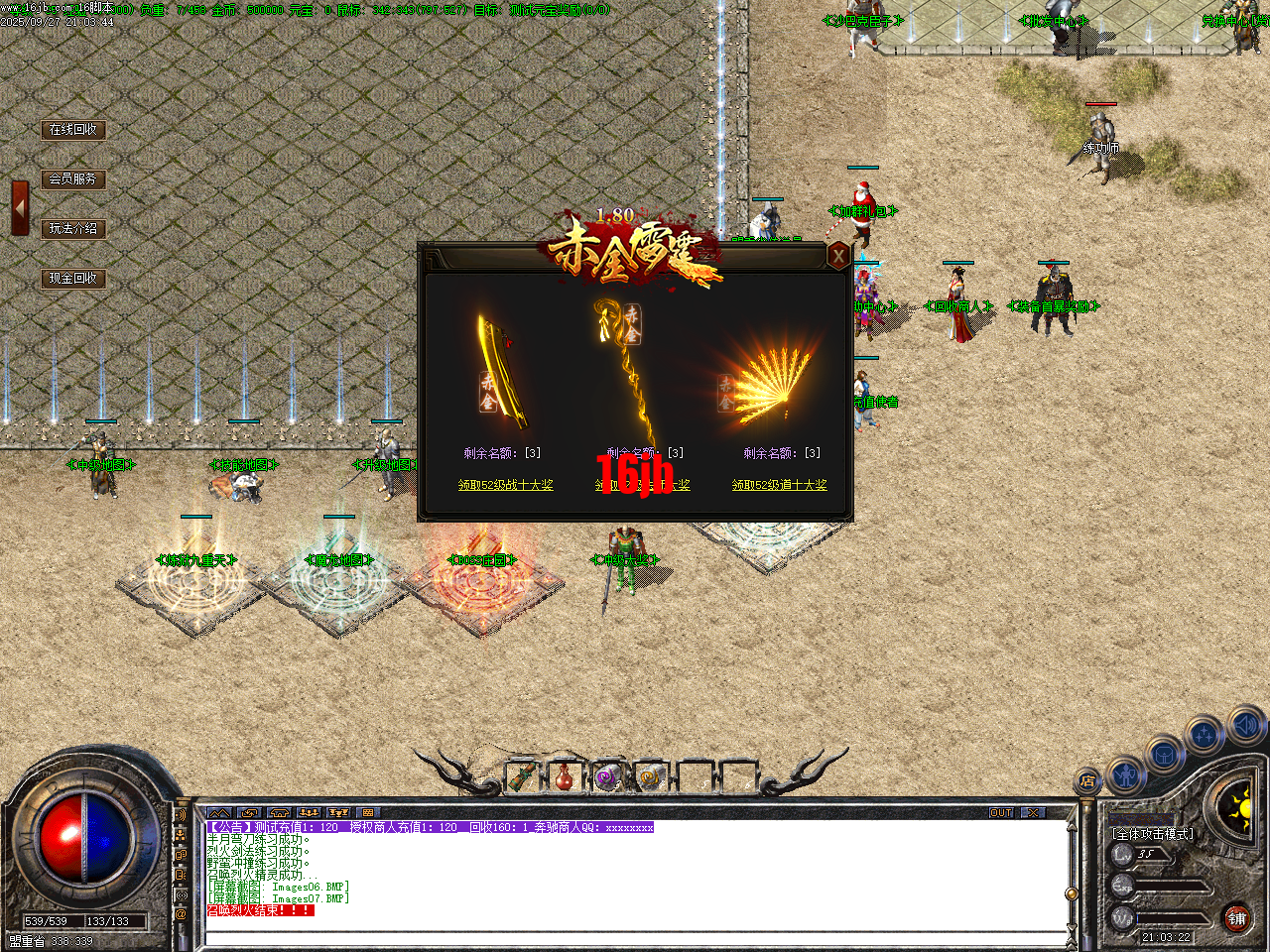Mute sound with the speaker icon
The width and height of the screenshot is (1270, 952).
(1246, 725)
